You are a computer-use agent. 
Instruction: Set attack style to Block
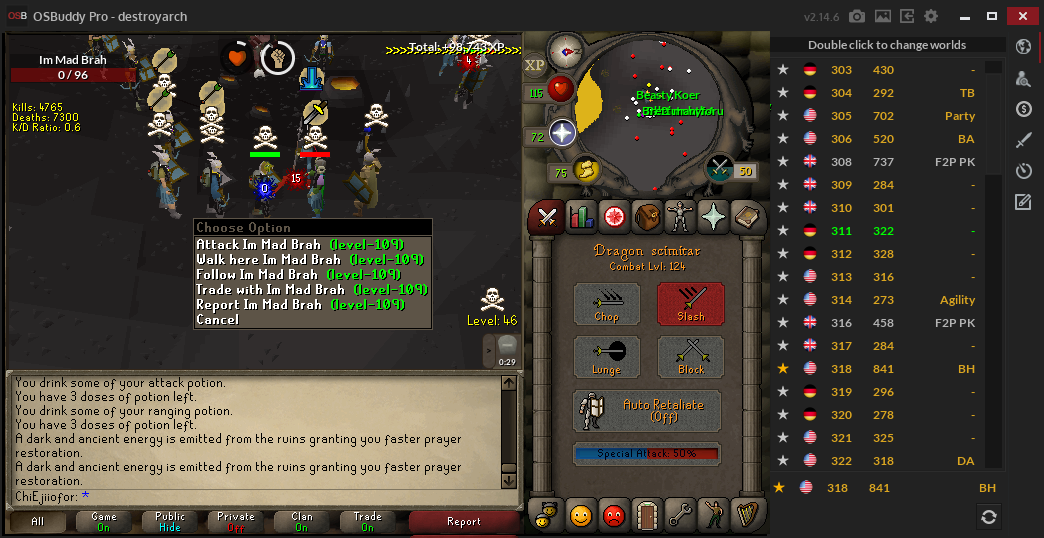click(x=690, y=357)
